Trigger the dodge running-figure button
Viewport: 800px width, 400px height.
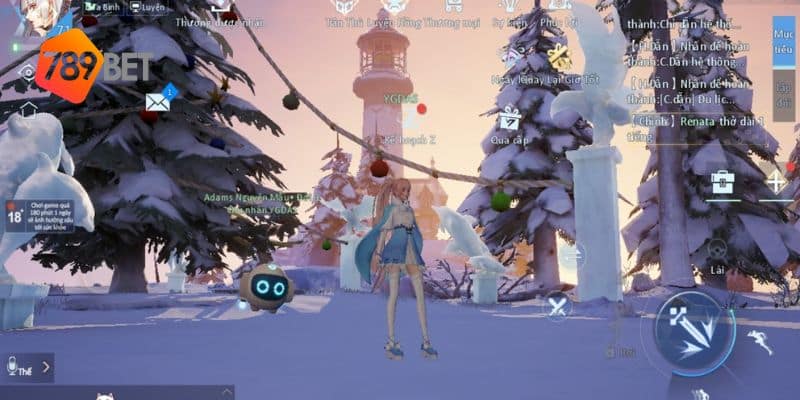[x=763, y=343]
